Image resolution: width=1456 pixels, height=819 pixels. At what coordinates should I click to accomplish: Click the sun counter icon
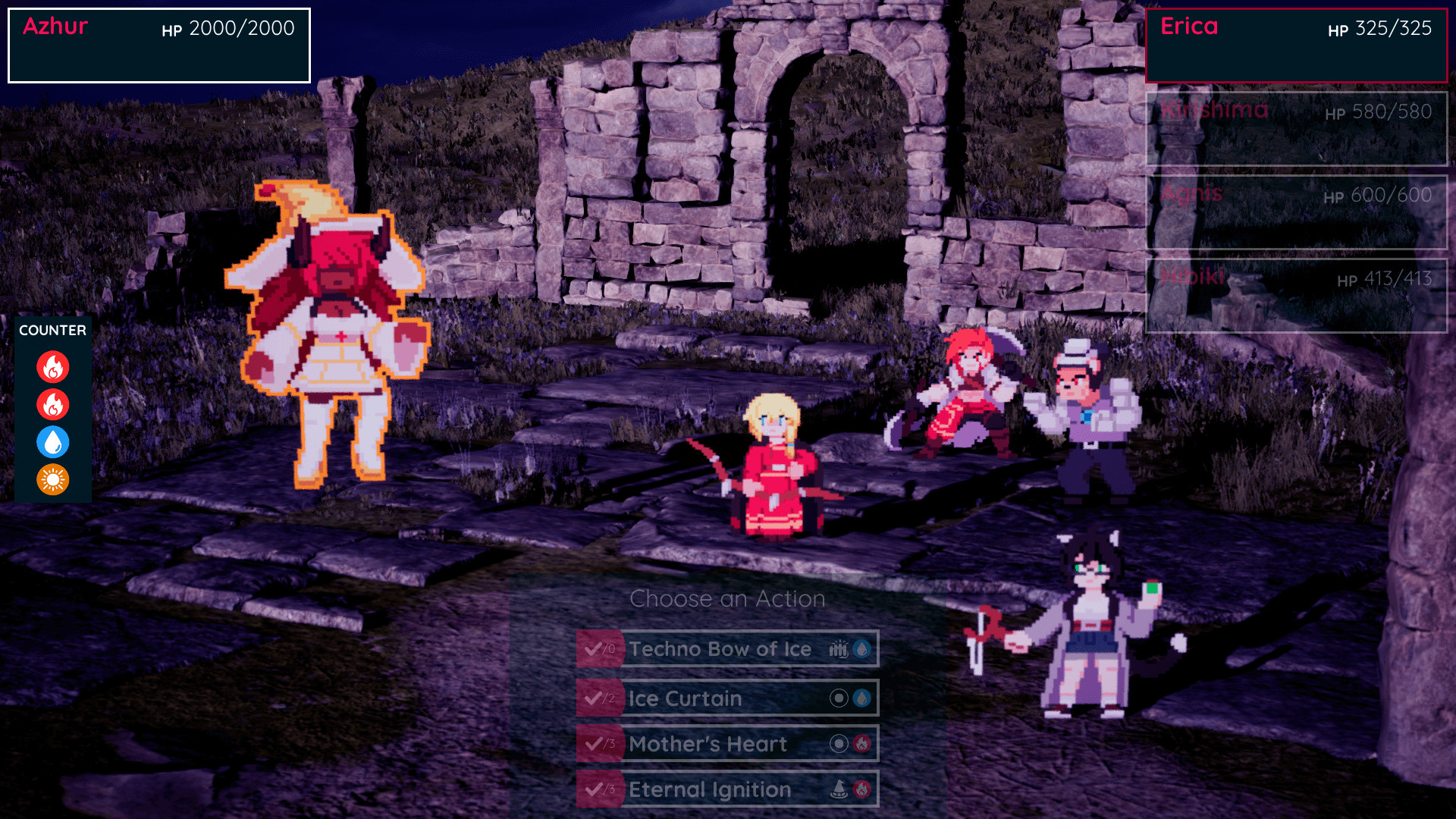coord(53,480)
